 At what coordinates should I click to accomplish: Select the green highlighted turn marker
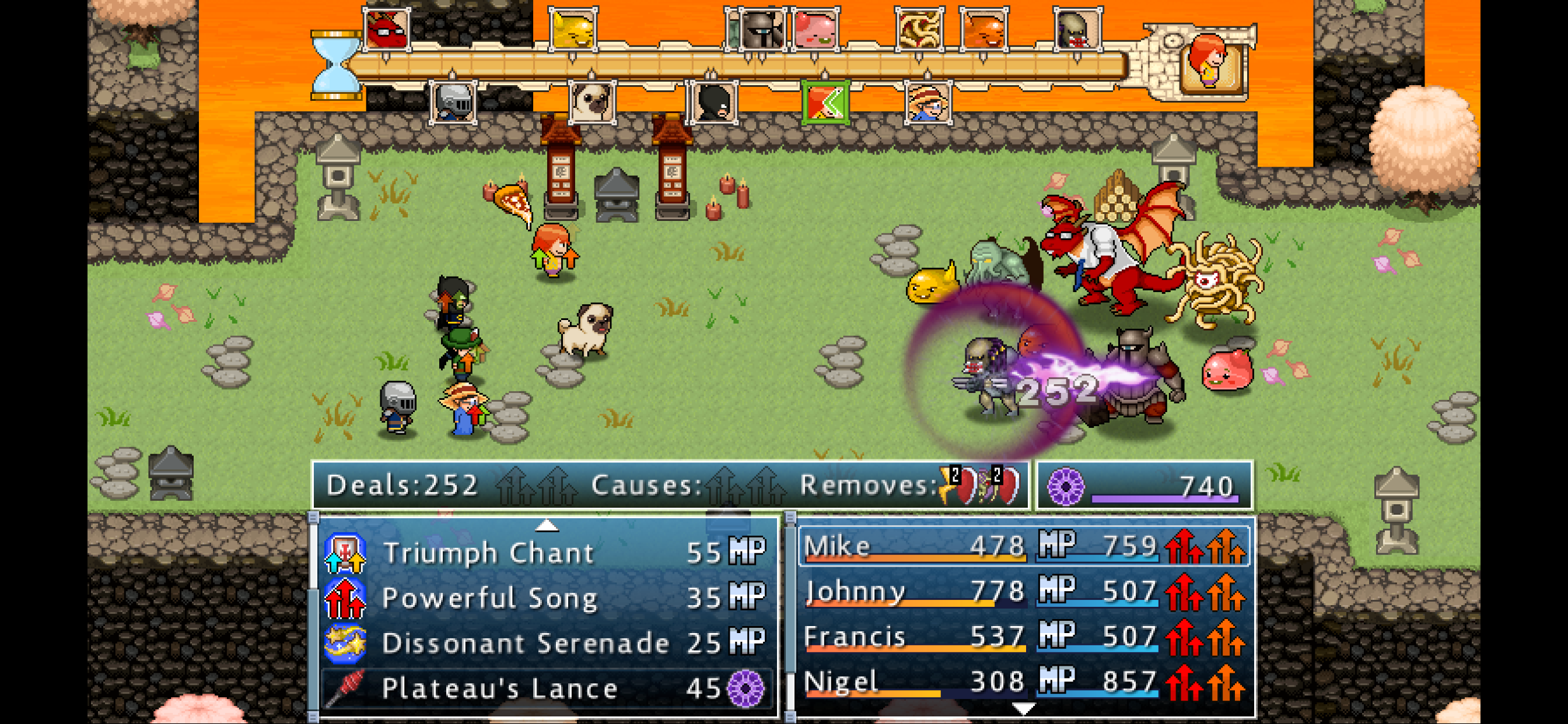825,101
